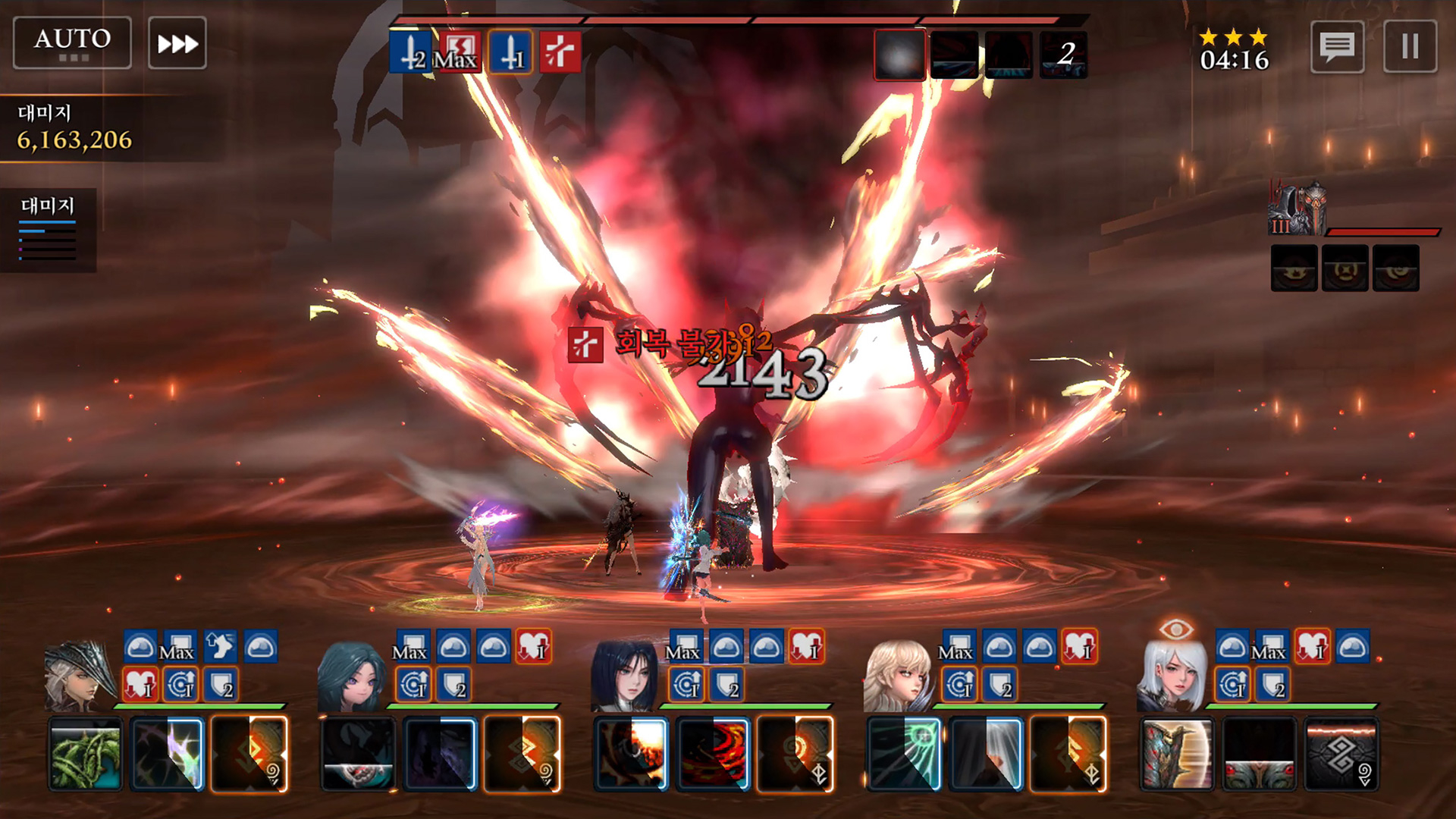
Task: Select the blonde hero portrait
Action: (x=897, y=676)
